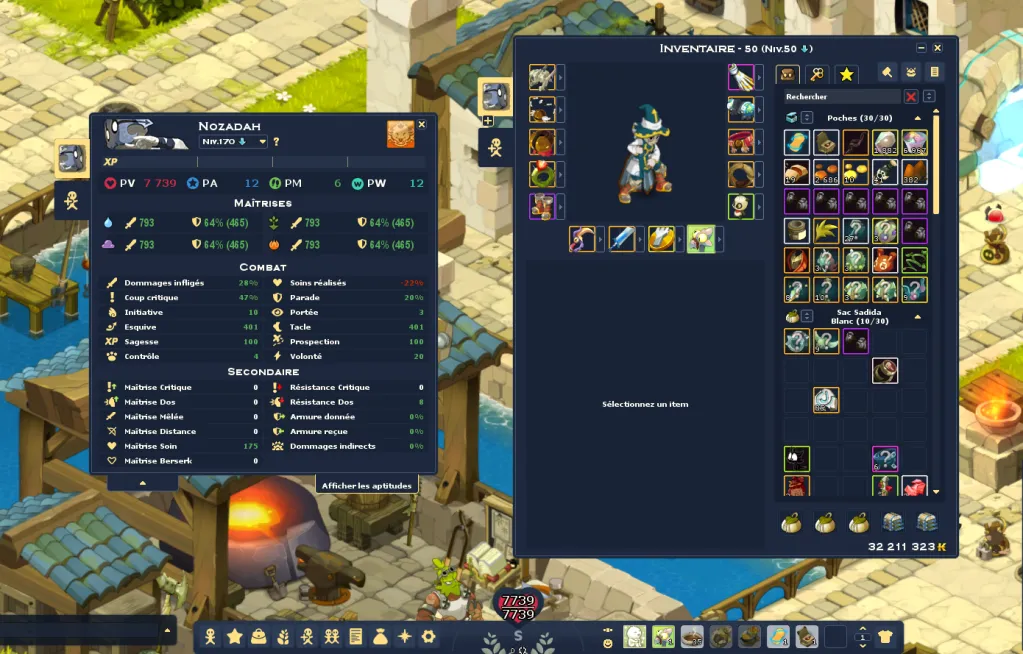Image resolution: width=1023 pixels, height=654 pixels.
Task: Close the Nozadah character sheet
Action: pos(421,124)
